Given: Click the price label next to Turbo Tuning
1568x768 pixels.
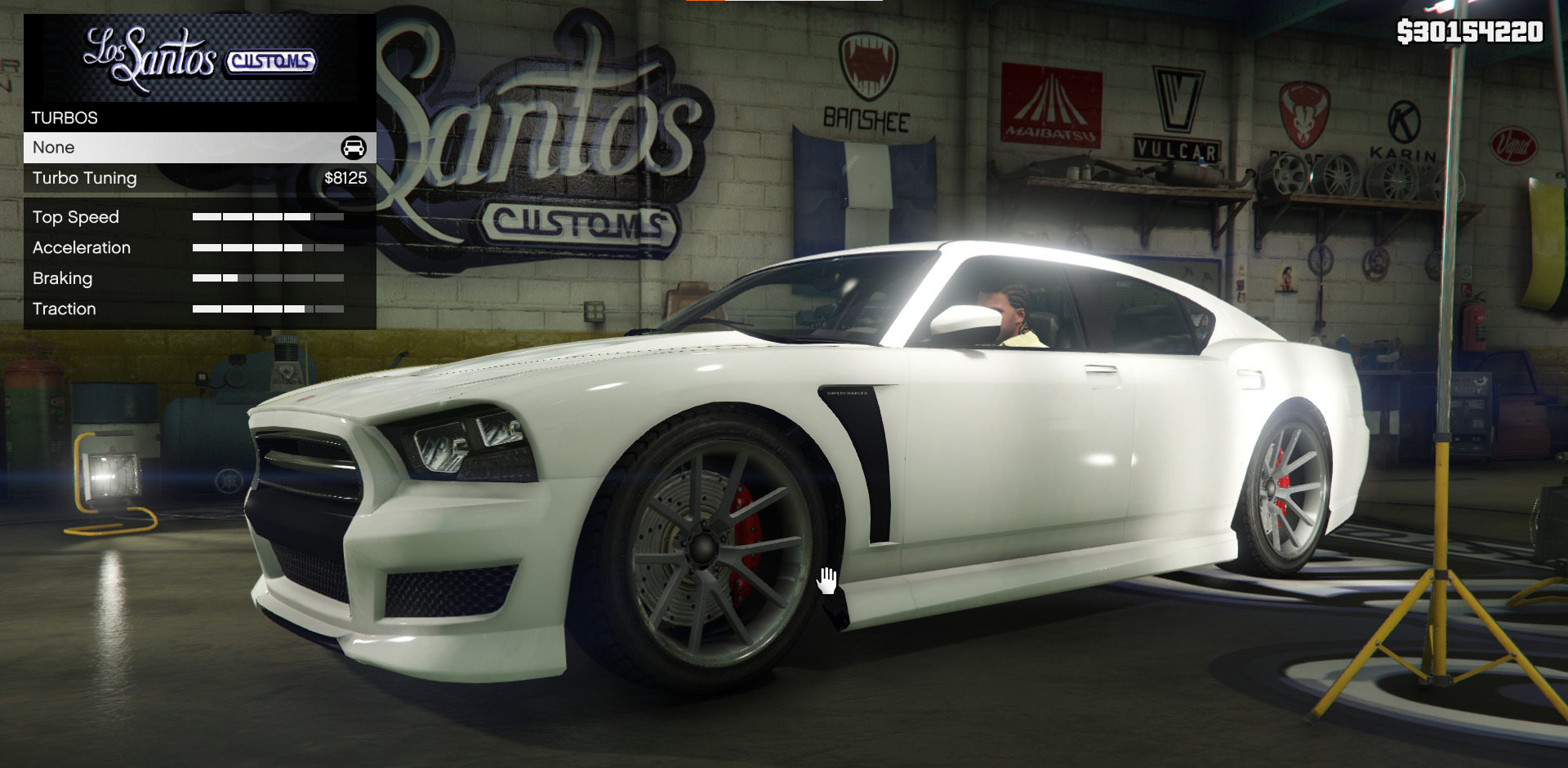Looking at the screenshot, I should click(345, 178).
